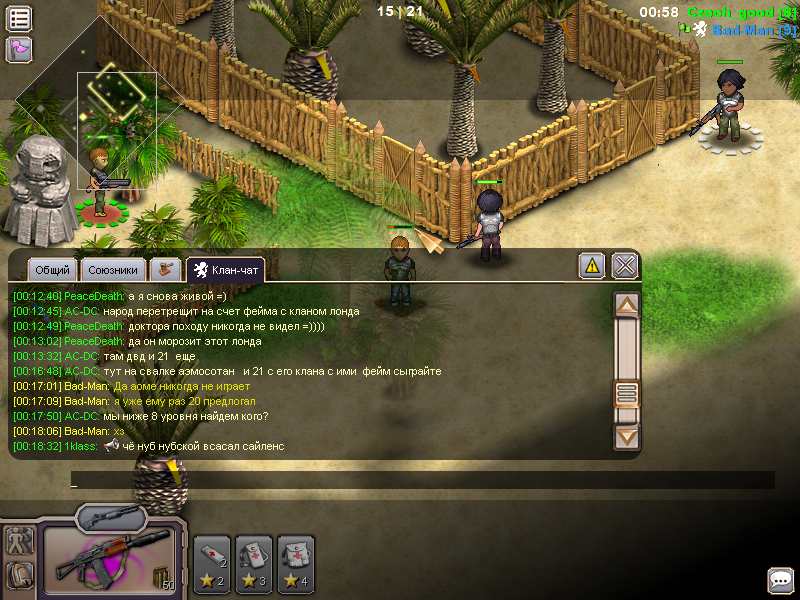The width and height of the screenshot is (800, 600).
Task: Close the chat window
Action: pyautogui.click(x=625, y=265)
